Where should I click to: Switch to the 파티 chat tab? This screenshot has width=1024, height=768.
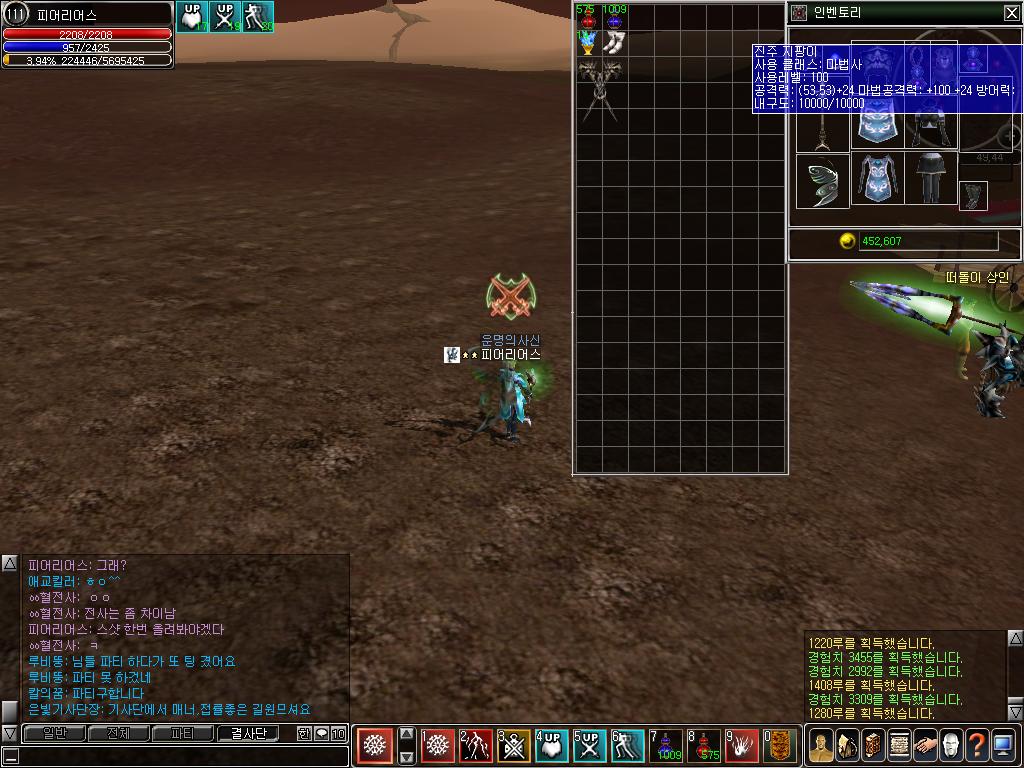pos(182,734)
